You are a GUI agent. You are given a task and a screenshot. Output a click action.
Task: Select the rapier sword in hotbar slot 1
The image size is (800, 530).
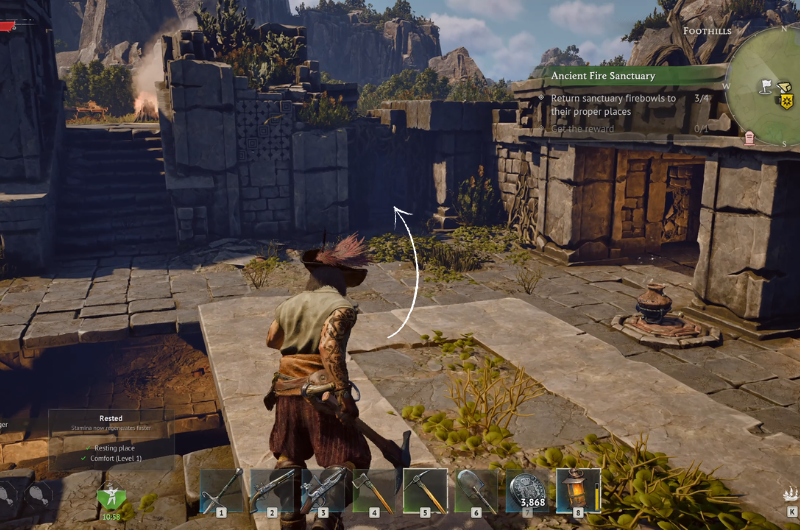[222, 491]
